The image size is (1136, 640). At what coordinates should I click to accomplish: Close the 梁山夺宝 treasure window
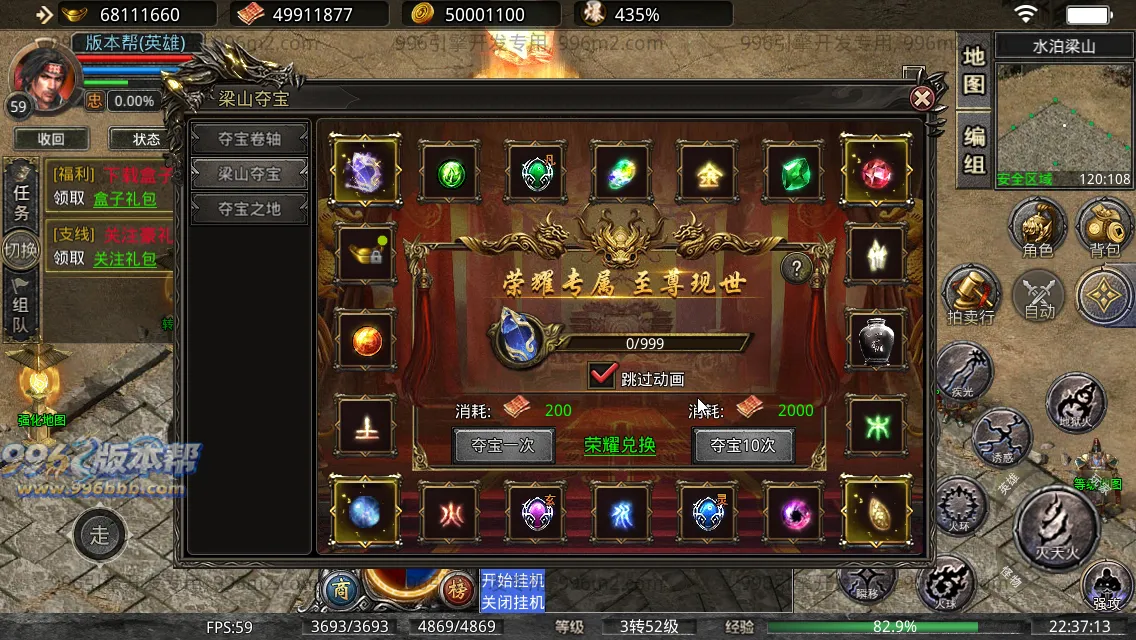(x=922, y=98)
